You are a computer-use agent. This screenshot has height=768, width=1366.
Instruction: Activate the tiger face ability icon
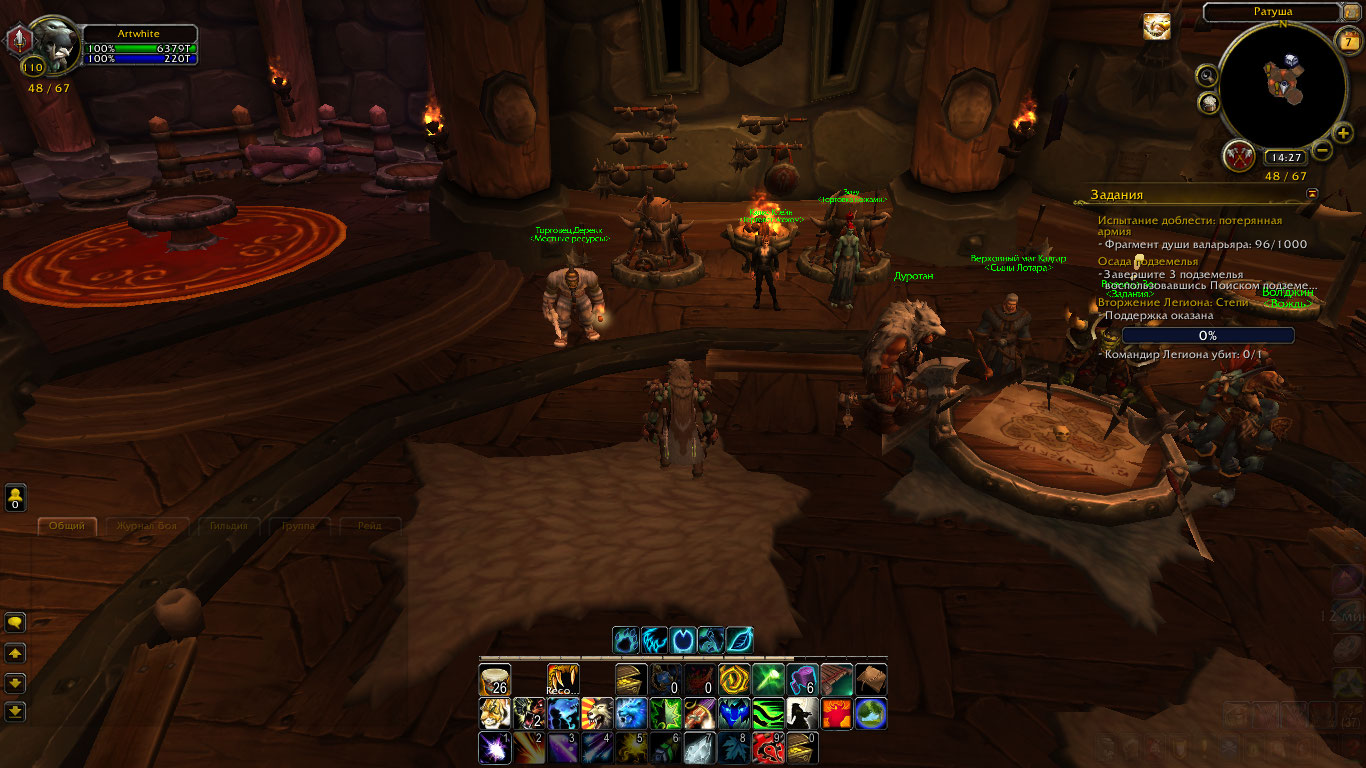(495, 714)
